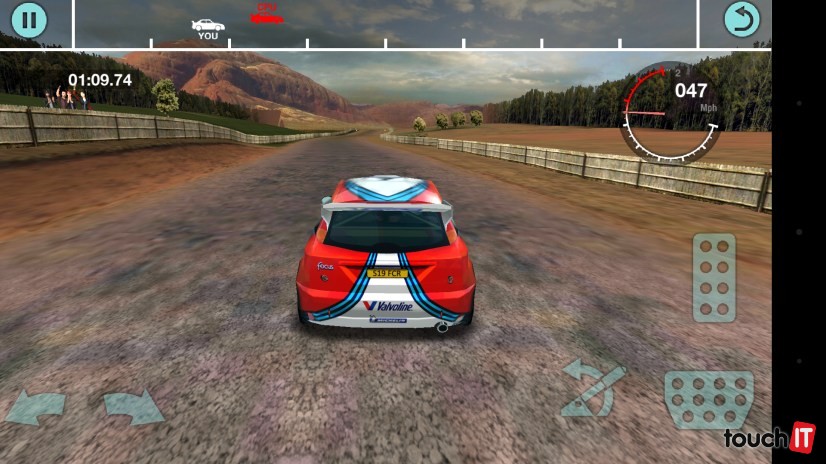Hit the wide brake pedal
Screen dimensions: 826x464
[x=709, y=398]
